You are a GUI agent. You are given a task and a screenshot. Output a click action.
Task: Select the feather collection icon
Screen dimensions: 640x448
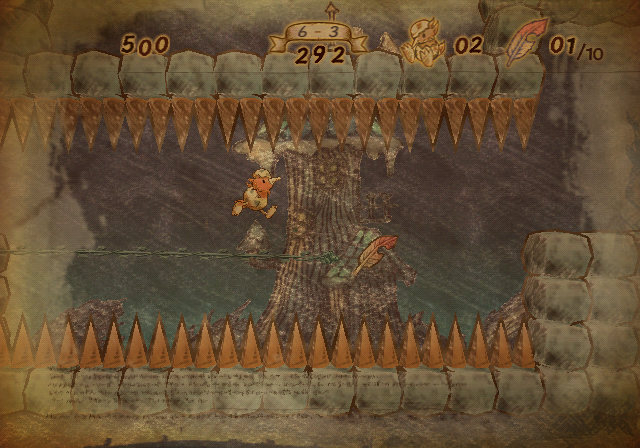pyautogui.click(x=523, y=43)
